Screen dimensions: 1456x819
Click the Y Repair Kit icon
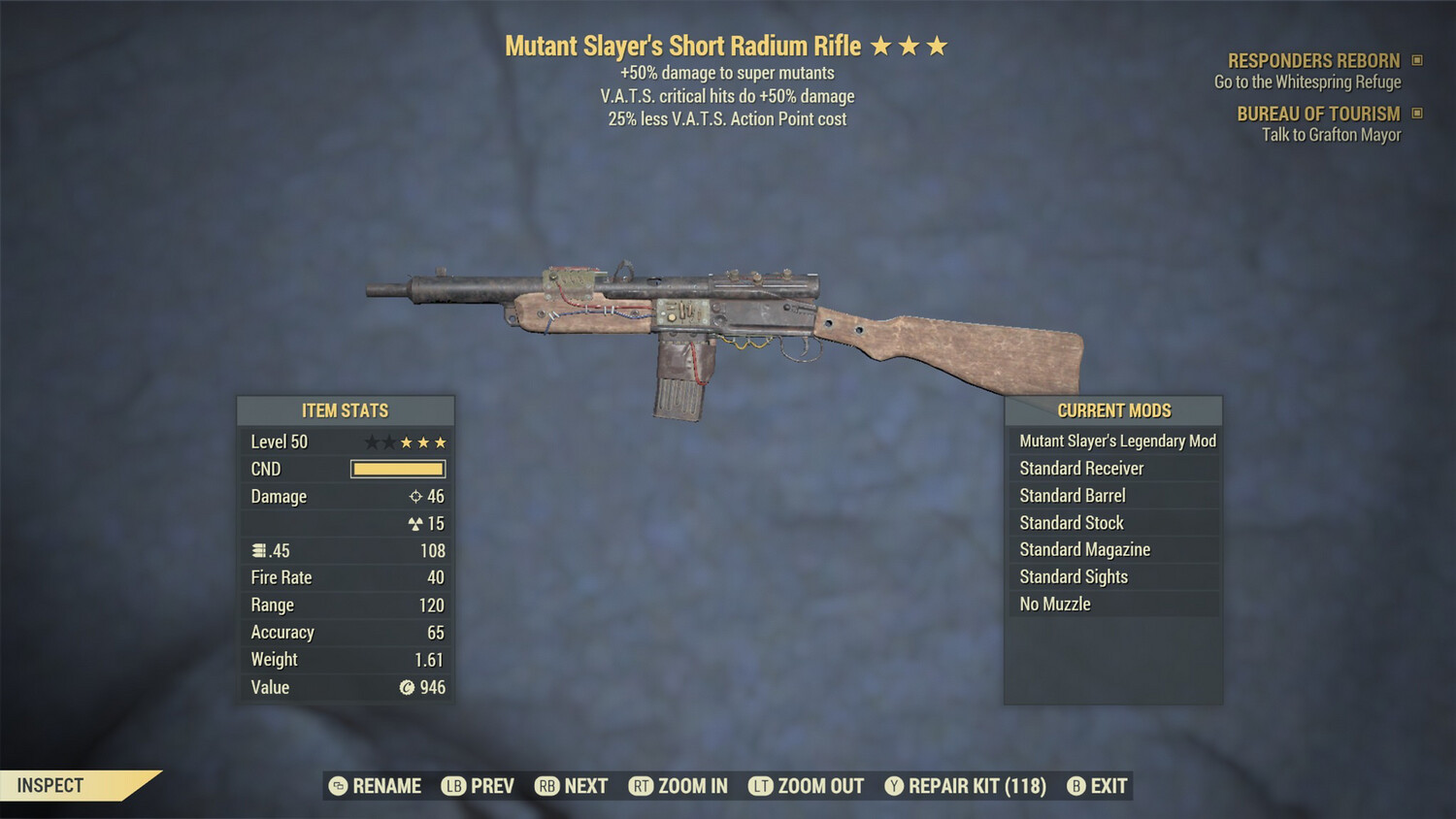pyautogui.click(x=894, y=786)
